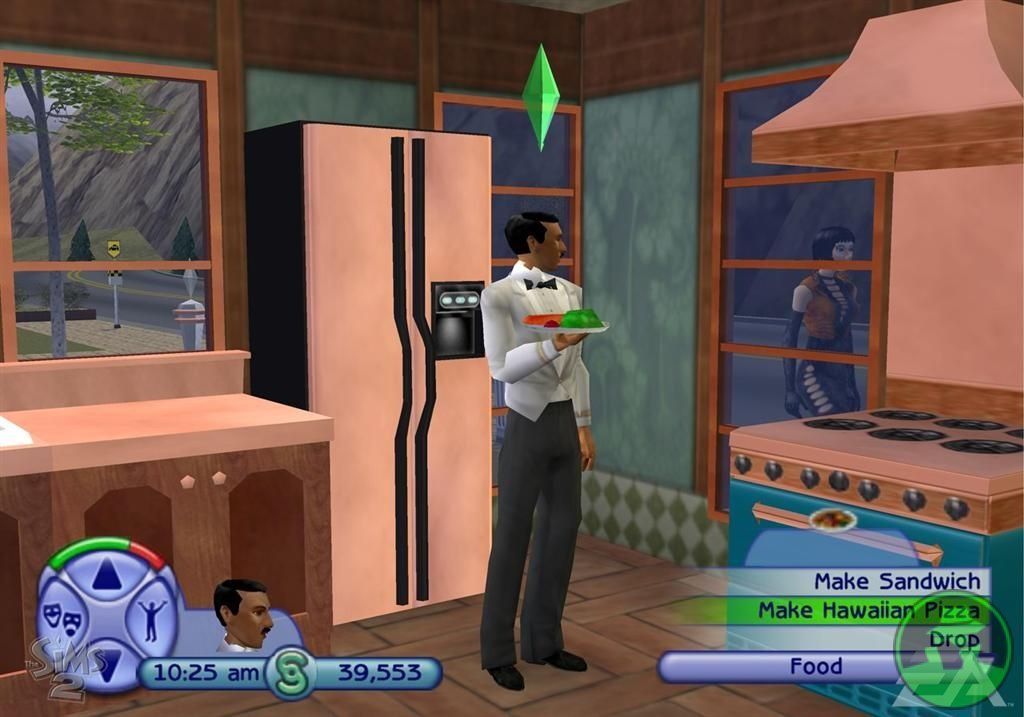Click the green Simoleon icon
This screenshot has width=1024, height=717.
pos(291,672)
